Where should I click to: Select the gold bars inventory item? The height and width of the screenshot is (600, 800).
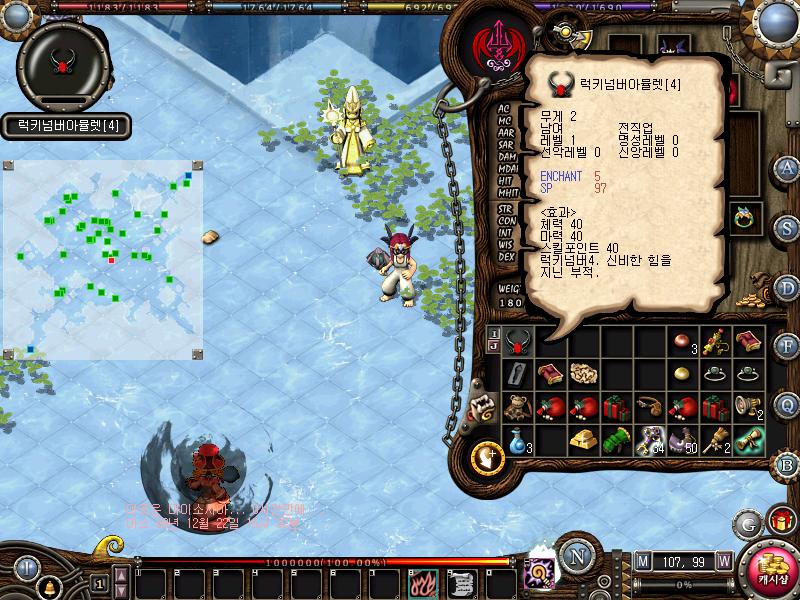pos(584,439)
